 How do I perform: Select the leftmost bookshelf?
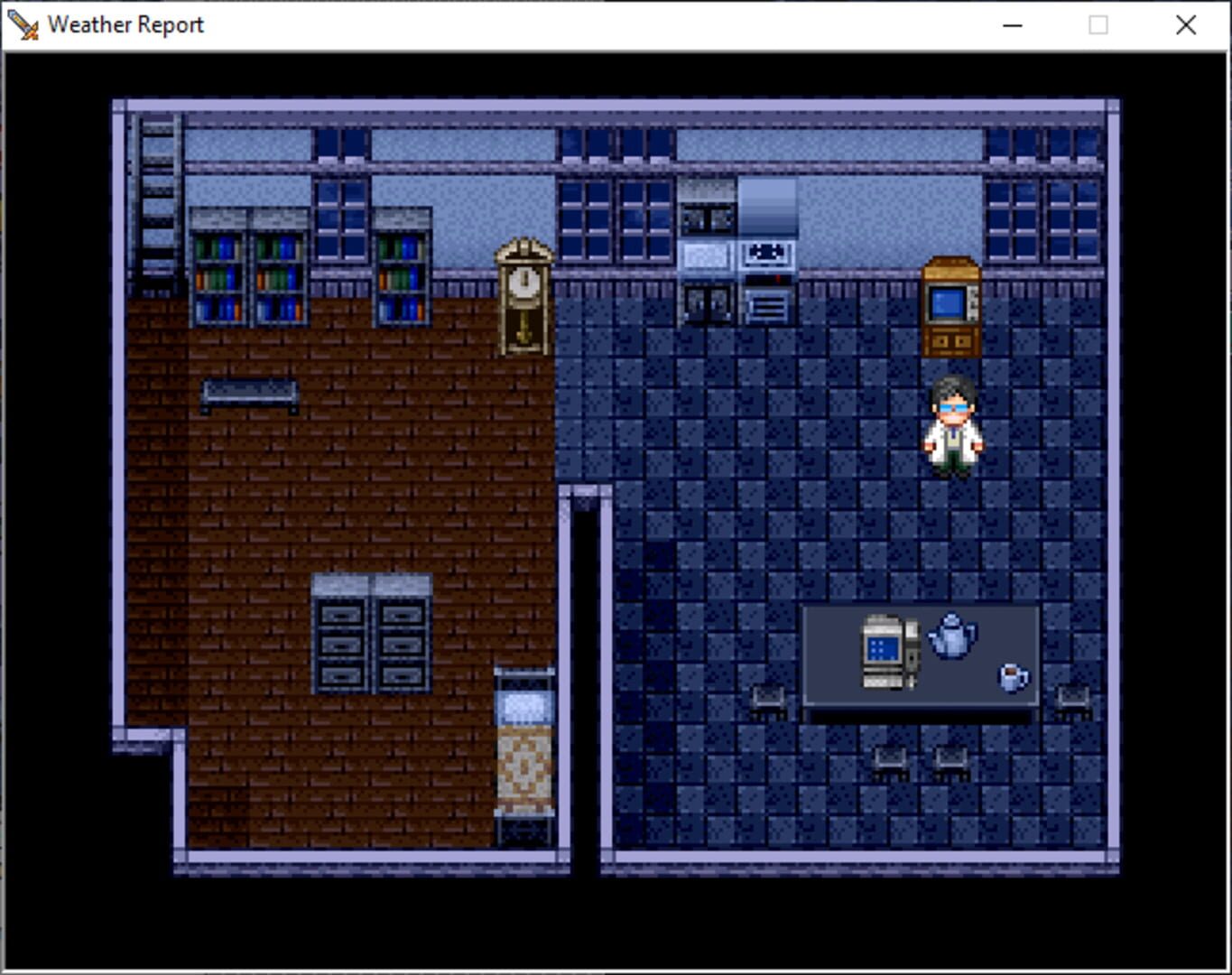tap(219, 271)
